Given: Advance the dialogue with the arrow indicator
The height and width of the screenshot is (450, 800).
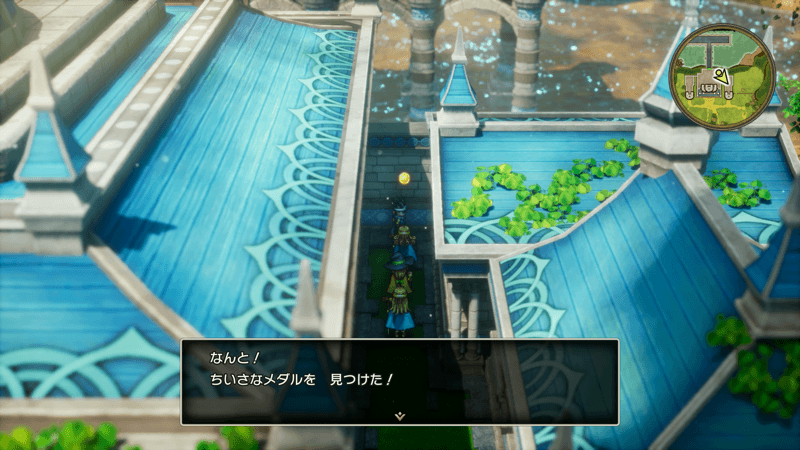Looking at the screenshot, I should tap(400, 414).
